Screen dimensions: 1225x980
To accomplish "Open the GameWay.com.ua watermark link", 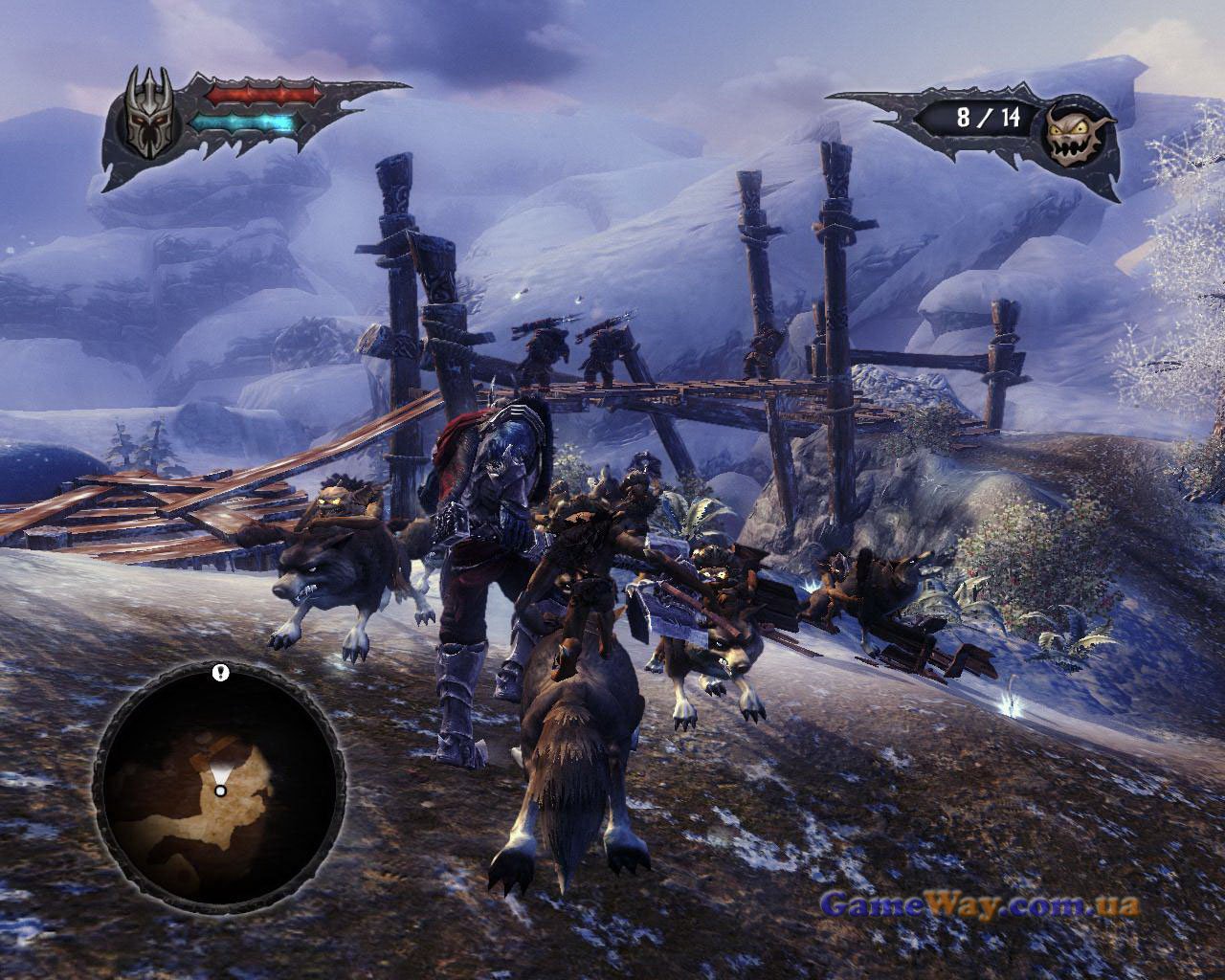I will point(980,904).
